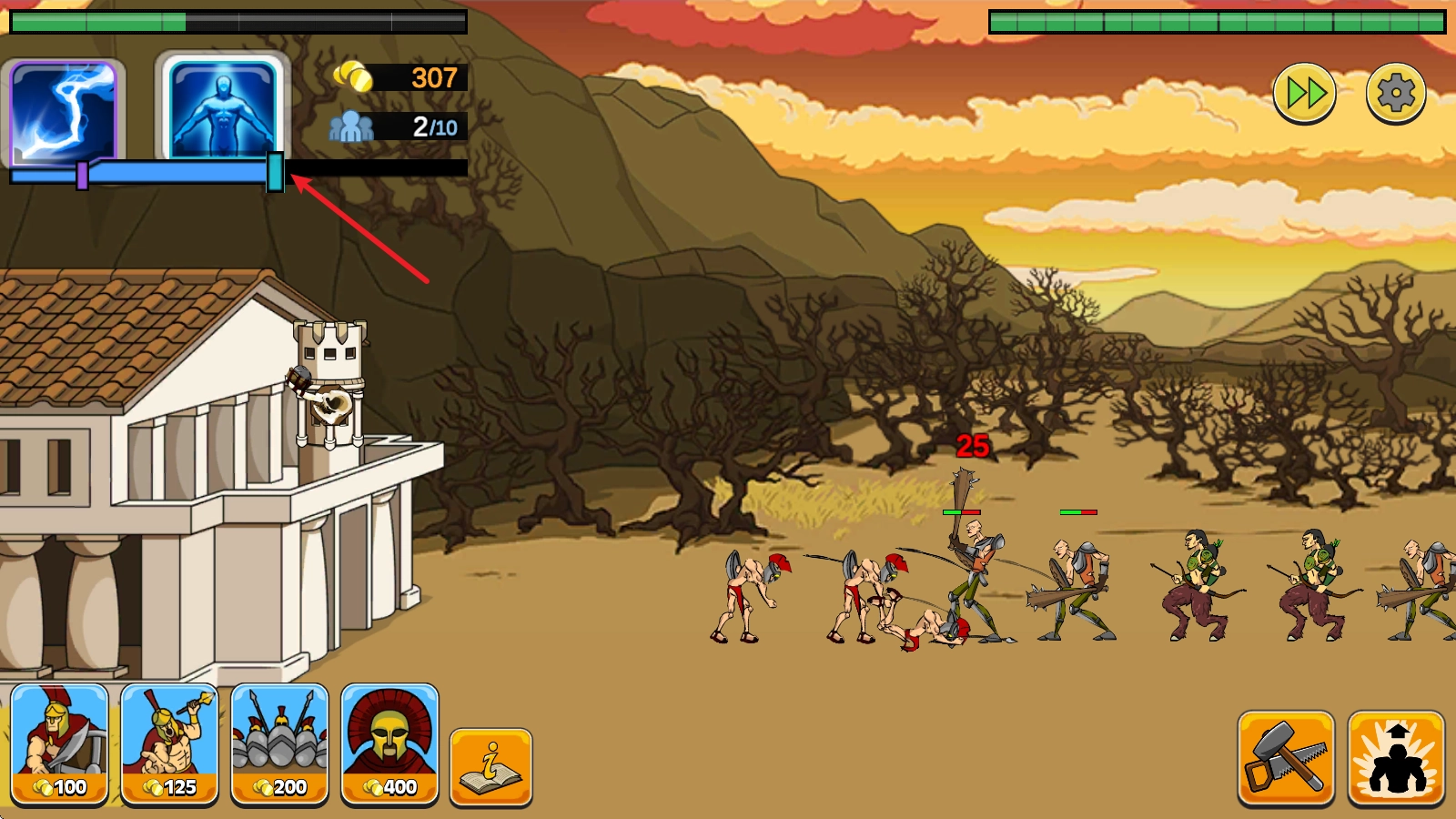
Task: Open the unit upgrade menu
Action: pyautogui.click(x=1396, y=758)
